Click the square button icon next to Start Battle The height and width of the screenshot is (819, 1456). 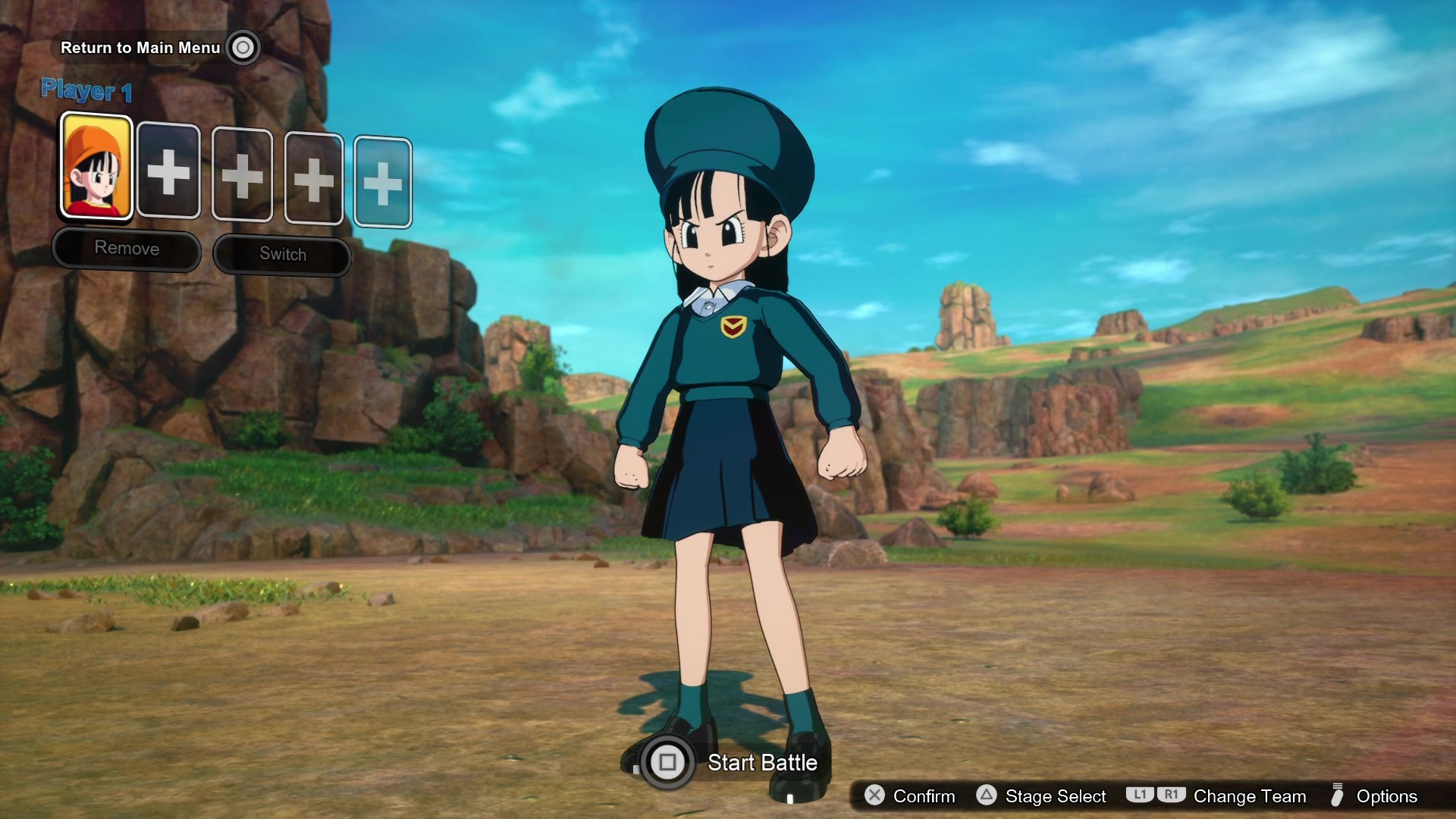pyautogui.click(x=667, y=763)
